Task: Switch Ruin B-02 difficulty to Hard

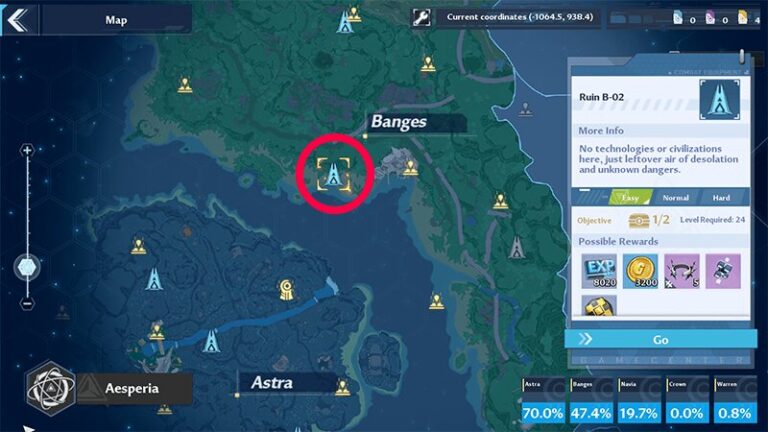Action: [x=720, y=198]
